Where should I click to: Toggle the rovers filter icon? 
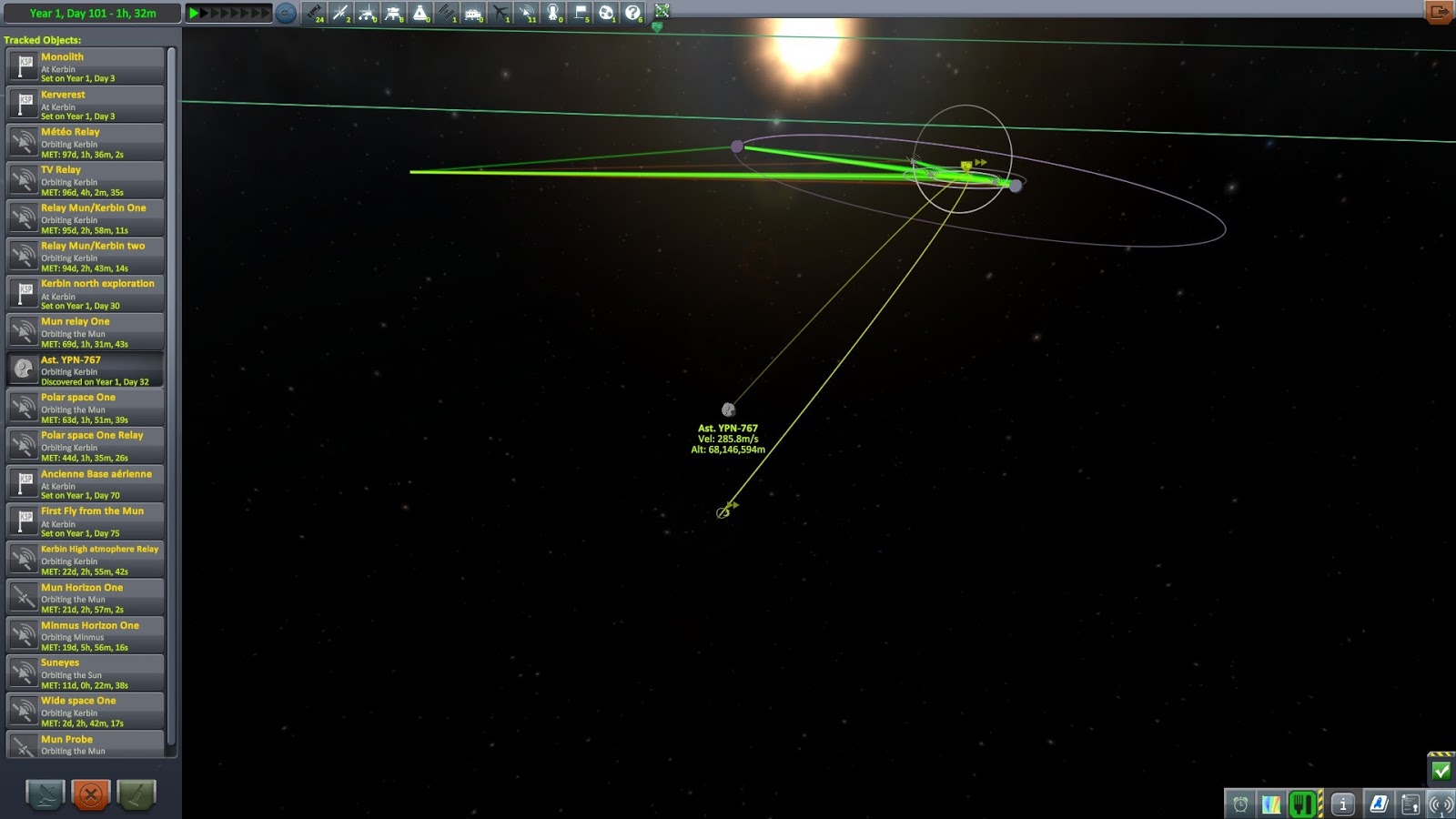click(366, 13)
